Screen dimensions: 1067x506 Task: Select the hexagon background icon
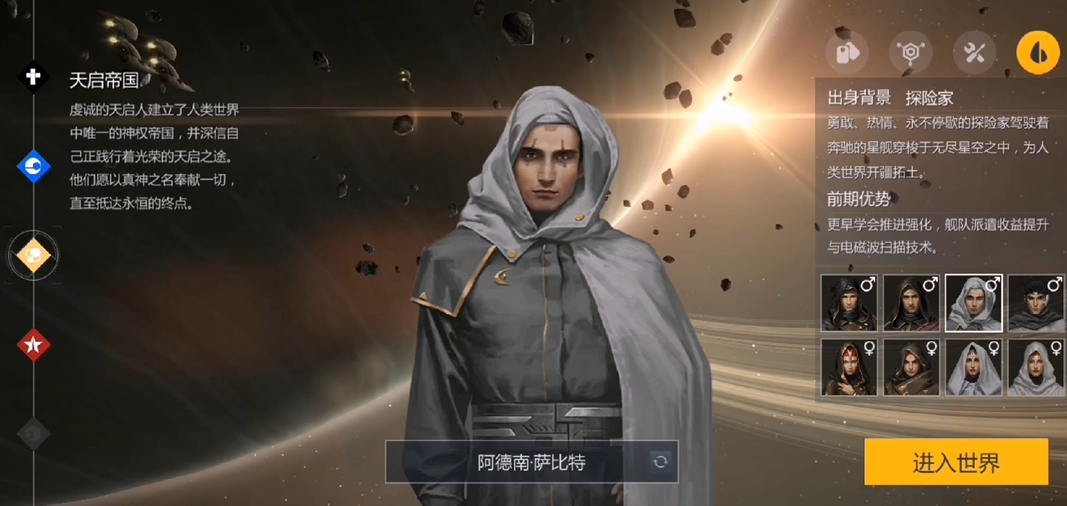click(910, 52)
